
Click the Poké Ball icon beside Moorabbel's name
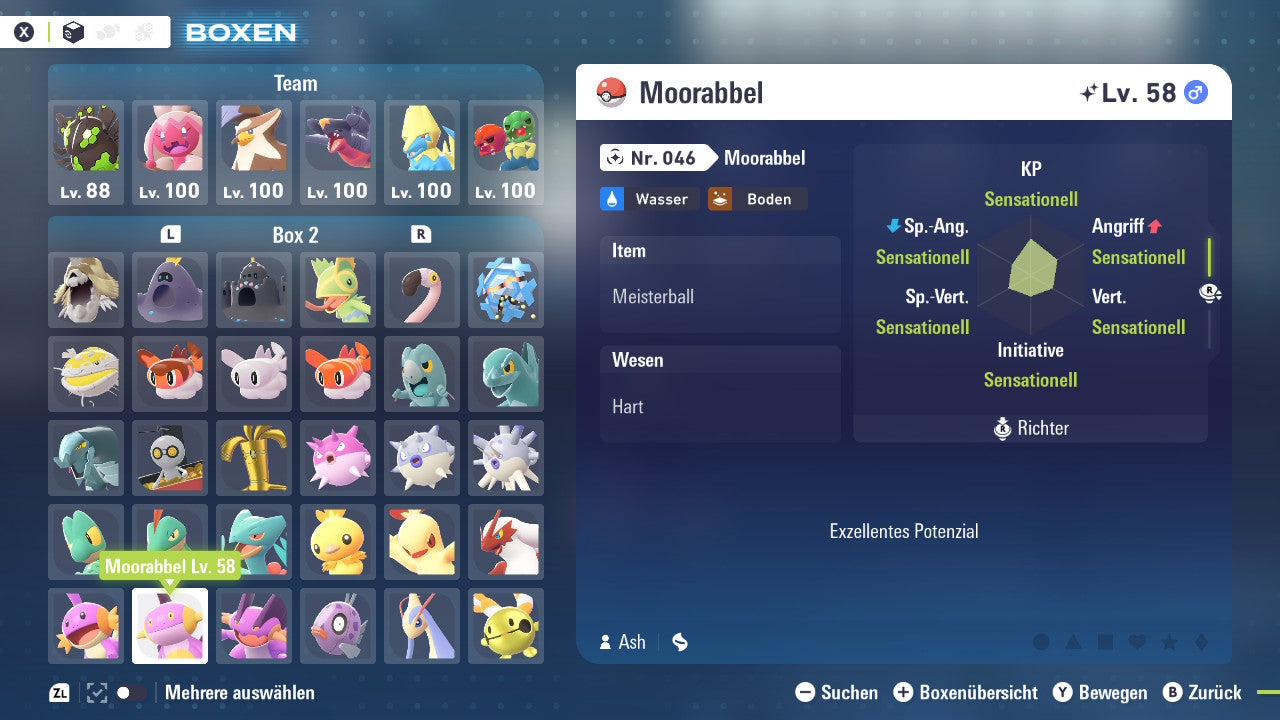coord(613,93)
